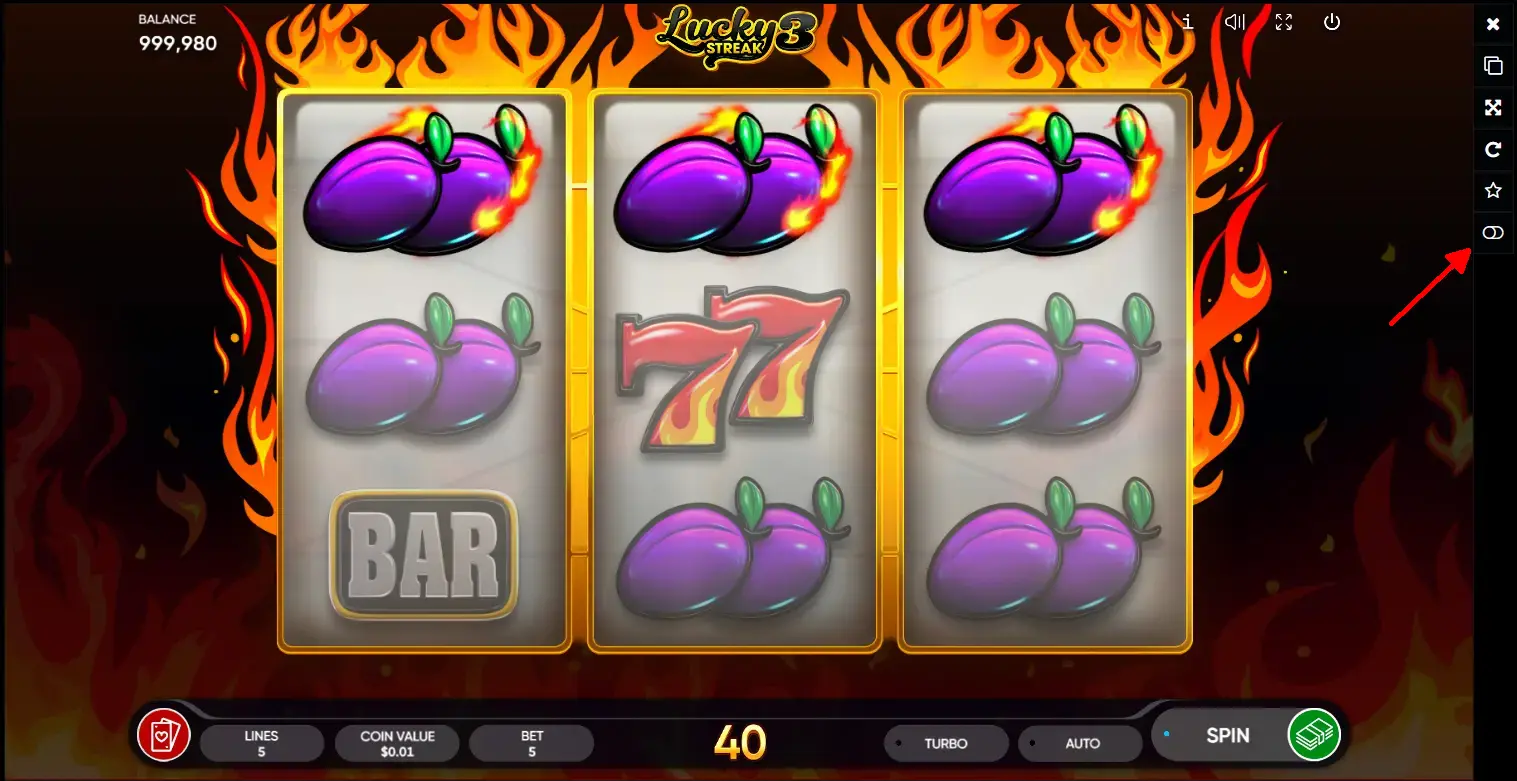Viewport: 1517px width, 781px height.
Task: Expand the game frame from the sidebar
Action: 1493,108
